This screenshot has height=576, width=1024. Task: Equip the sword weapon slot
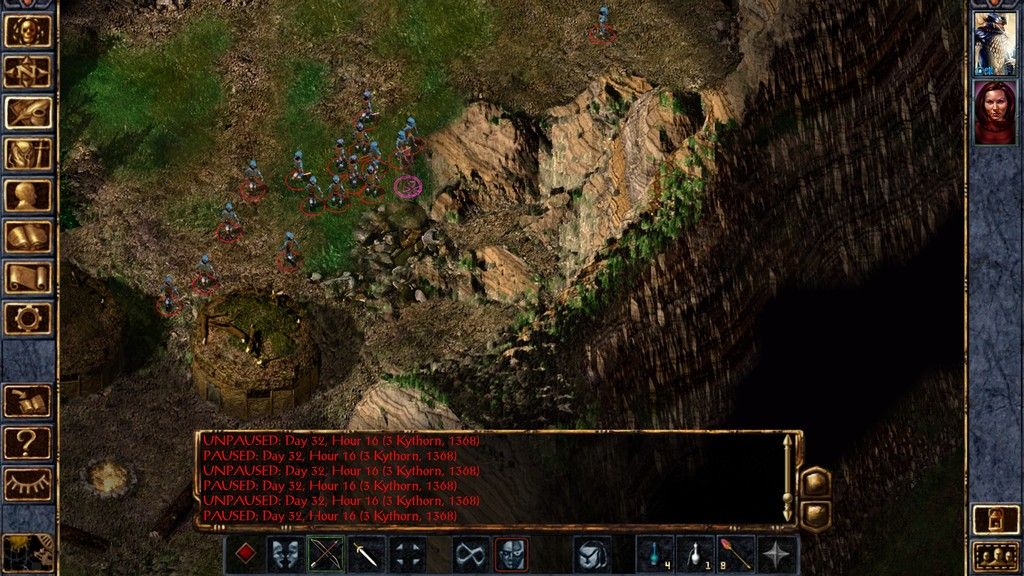click(x=366, y=553)
